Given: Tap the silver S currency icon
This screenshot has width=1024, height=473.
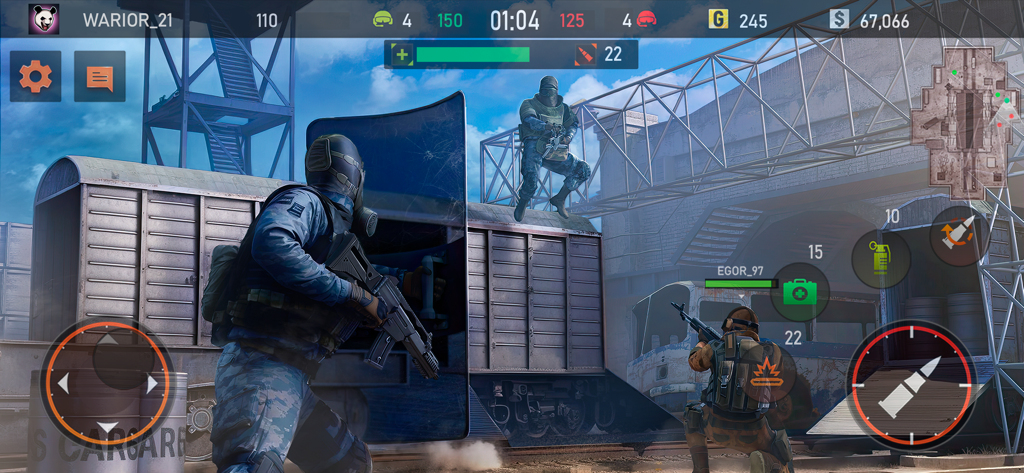Looking at the screenshot, I should [x=838, y=19].
